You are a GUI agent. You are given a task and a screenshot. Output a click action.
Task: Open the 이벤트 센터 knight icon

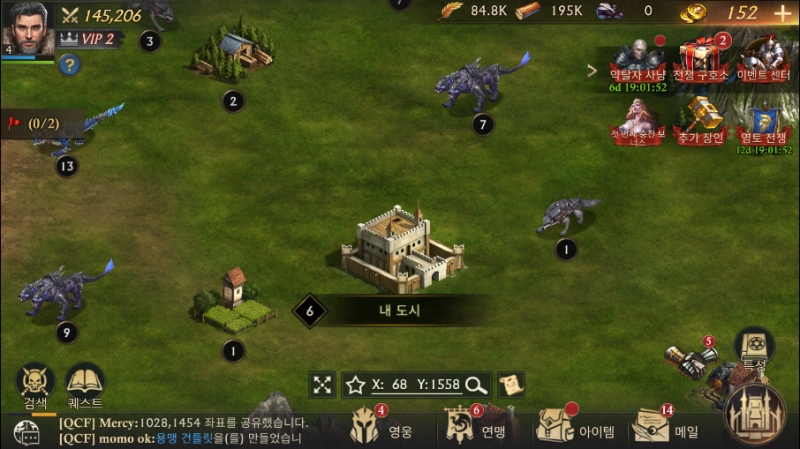[764, 60]
